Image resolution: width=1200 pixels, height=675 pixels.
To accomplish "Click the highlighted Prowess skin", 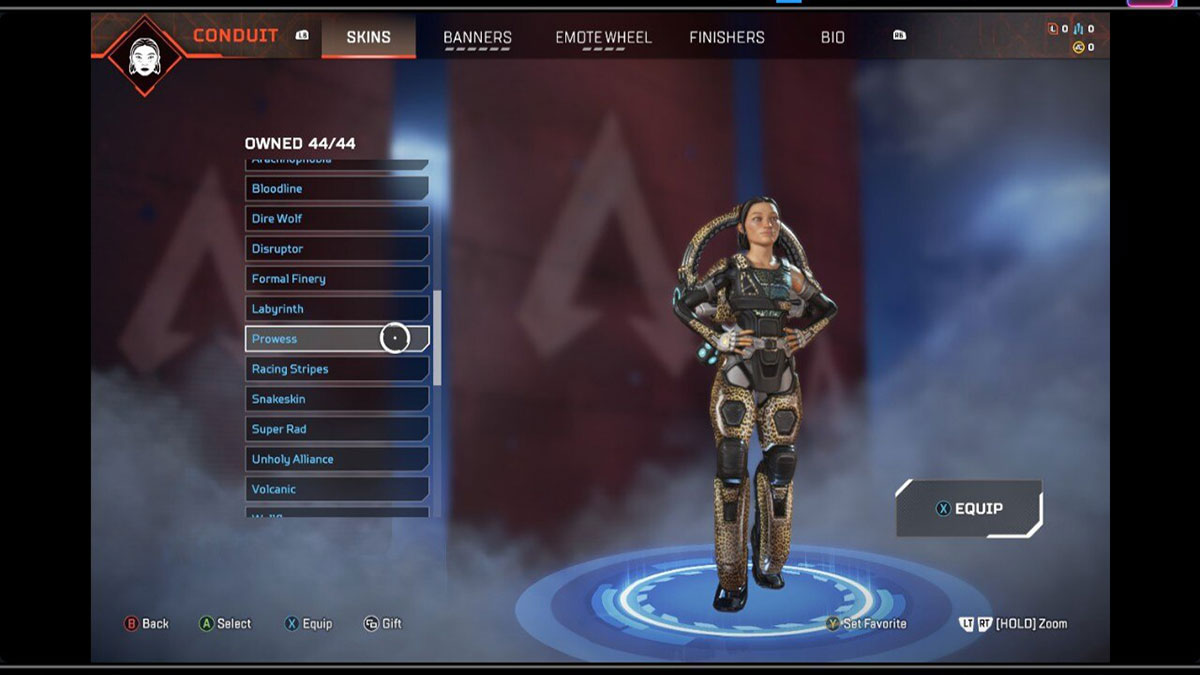I will click(336, 339).
